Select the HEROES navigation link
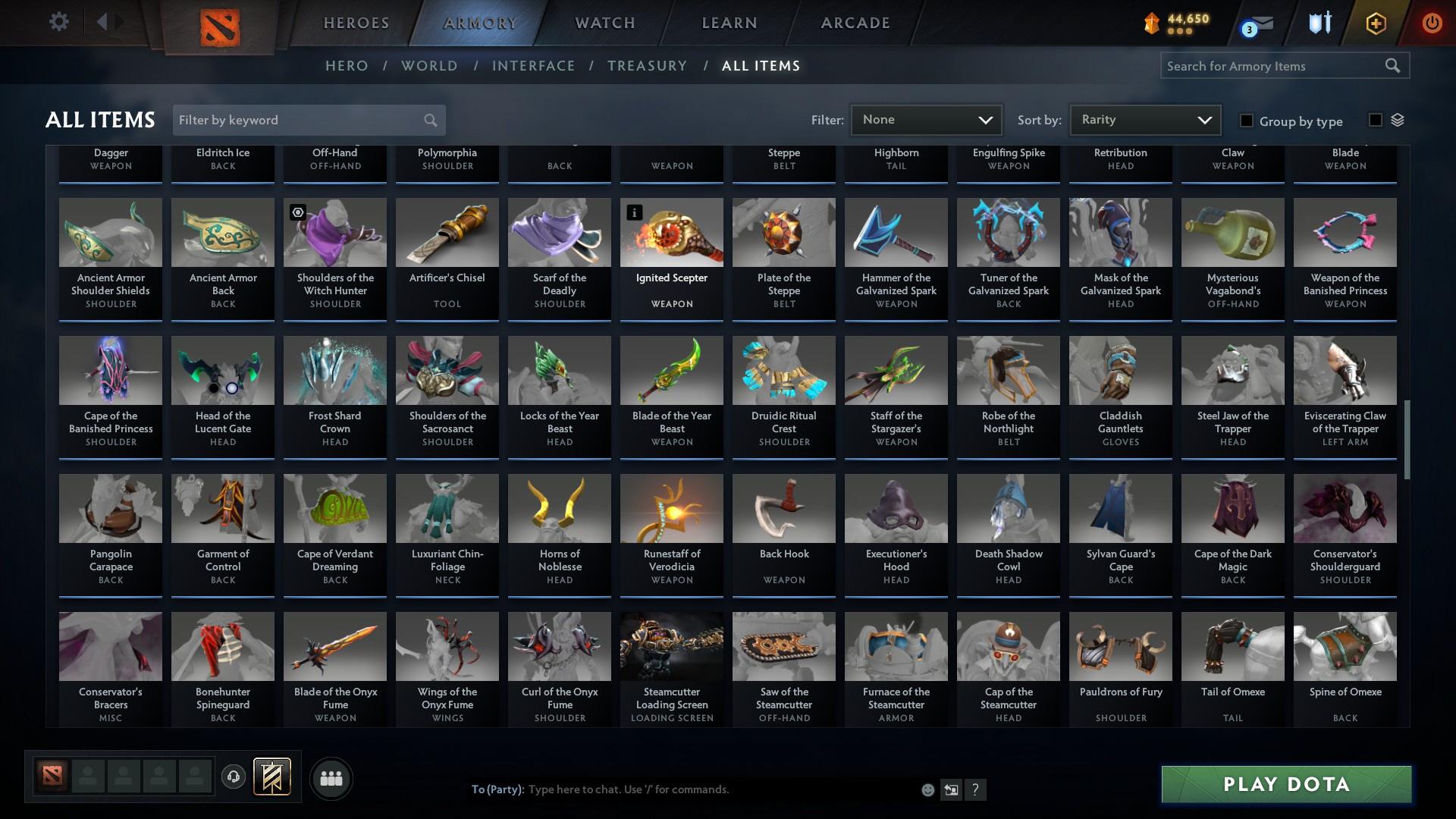1456x819 pixels. (x=356, y=23)
